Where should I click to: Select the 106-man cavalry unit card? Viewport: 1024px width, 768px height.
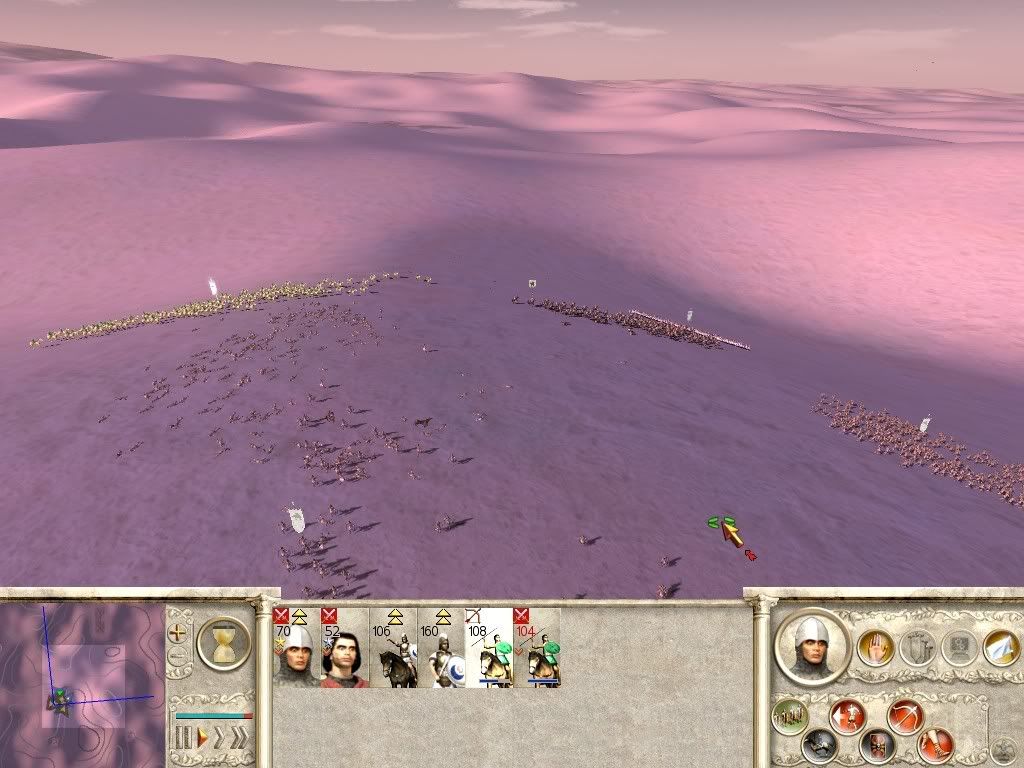393,648
